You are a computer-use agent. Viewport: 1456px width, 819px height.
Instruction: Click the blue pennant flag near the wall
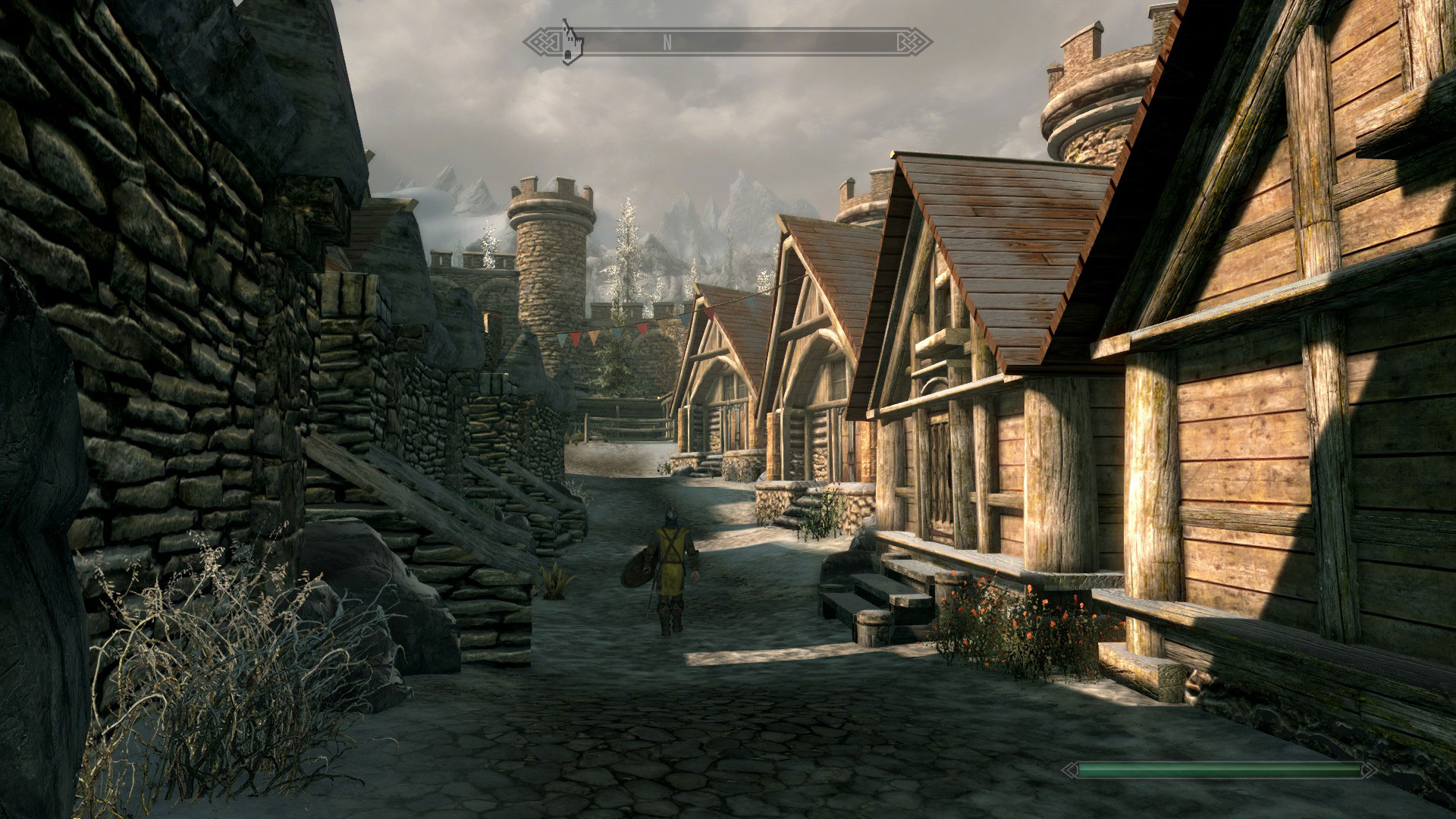563,339
